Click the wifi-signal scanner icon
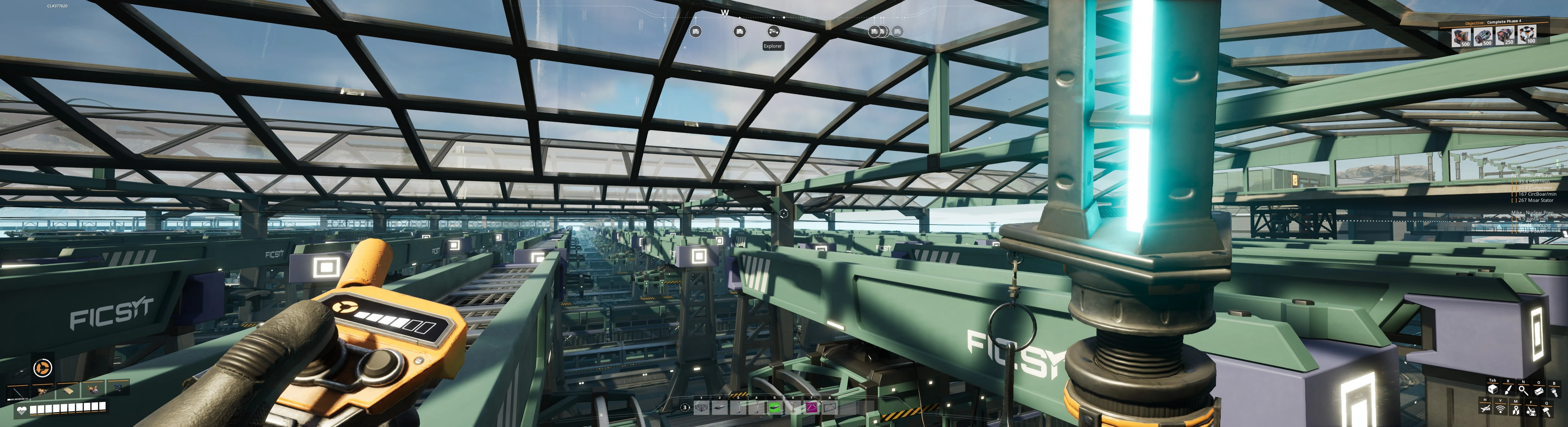This screenshot has height=427, width=1568. pyautogui.click(x=1501, y=410)
